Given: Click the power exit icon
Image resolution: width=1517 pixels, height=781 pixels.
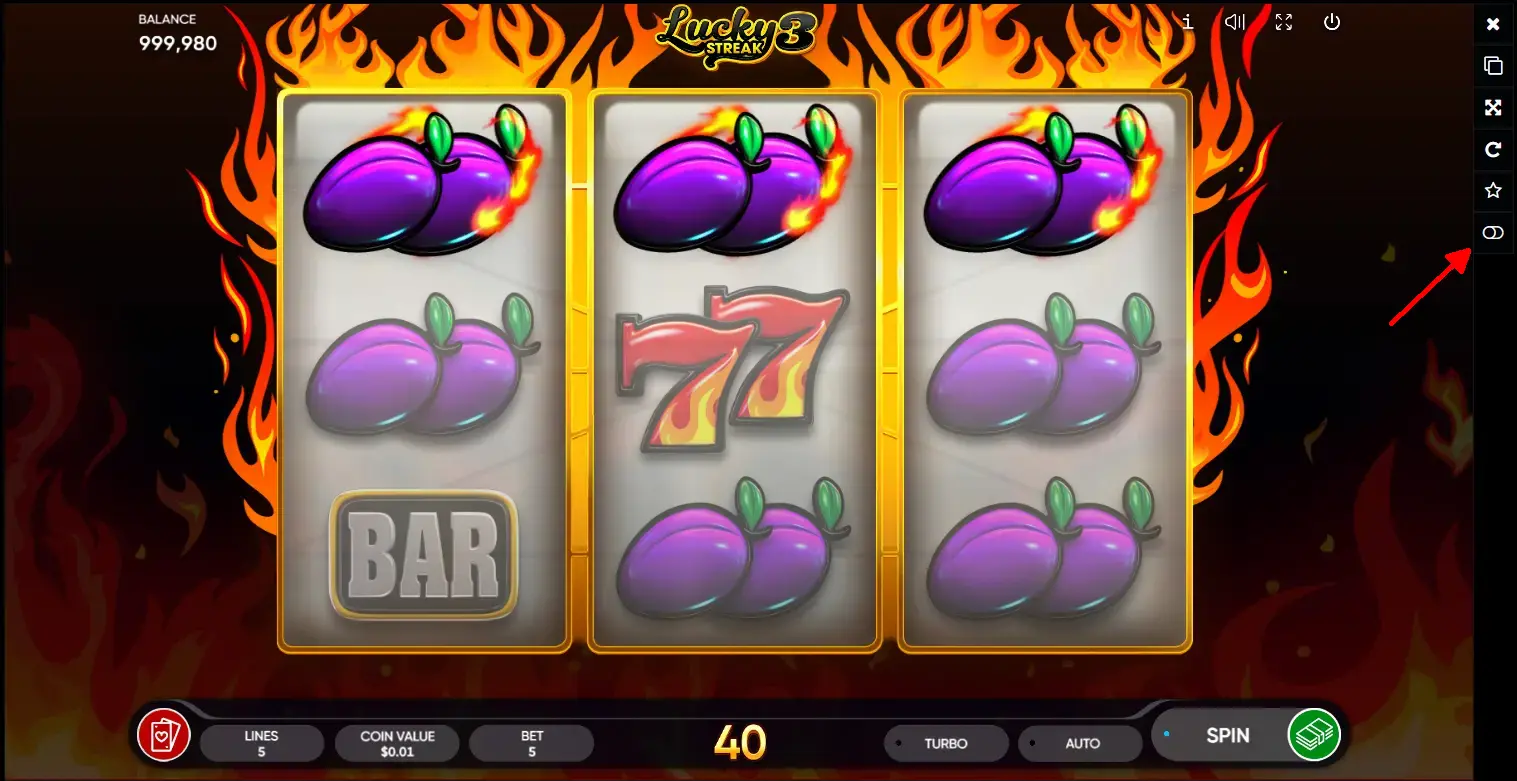Looking at the screenshot, I should click(x=1332, y=22).
